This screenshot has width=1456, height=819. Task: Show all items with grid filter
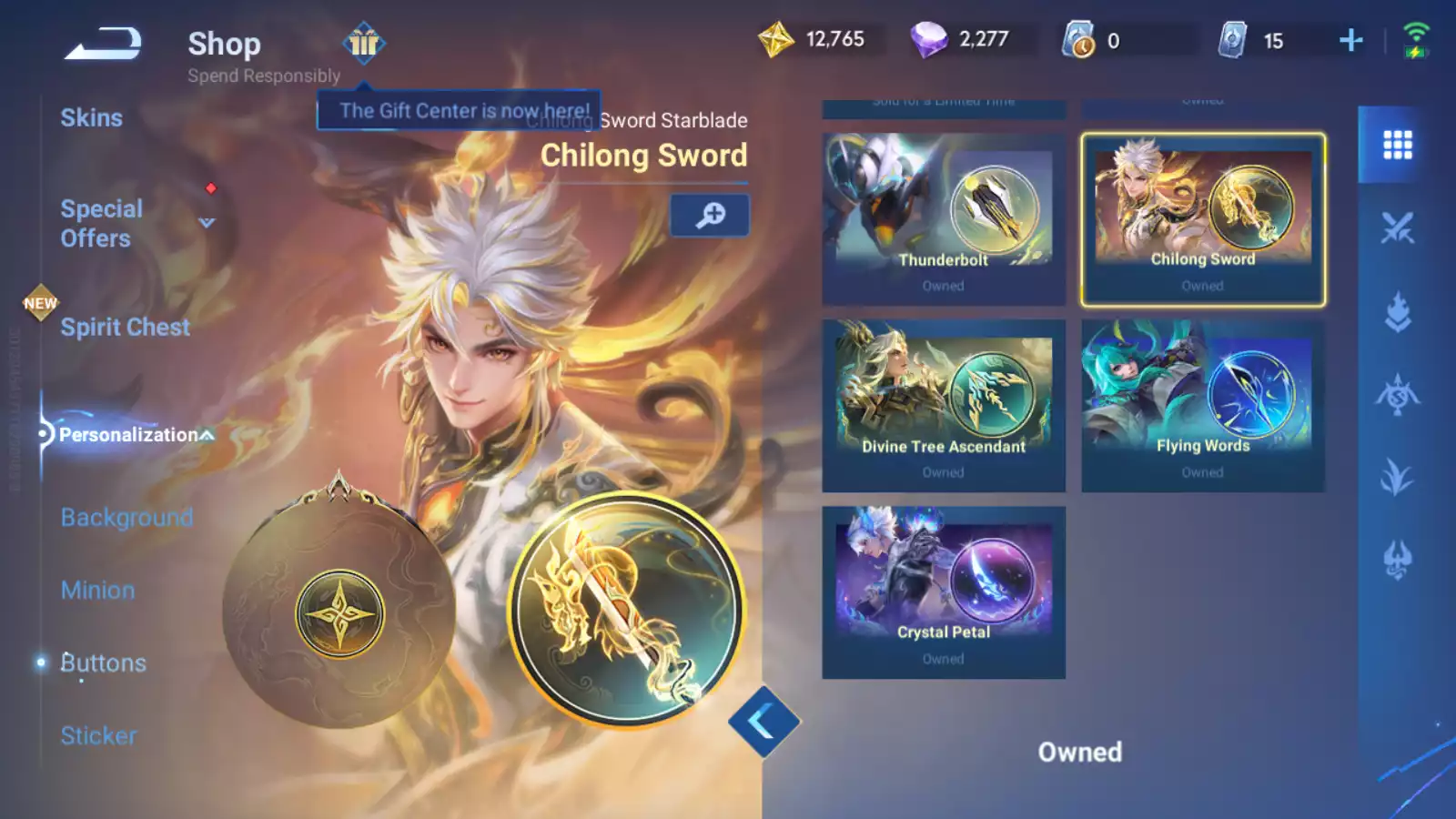(1397, 145)
